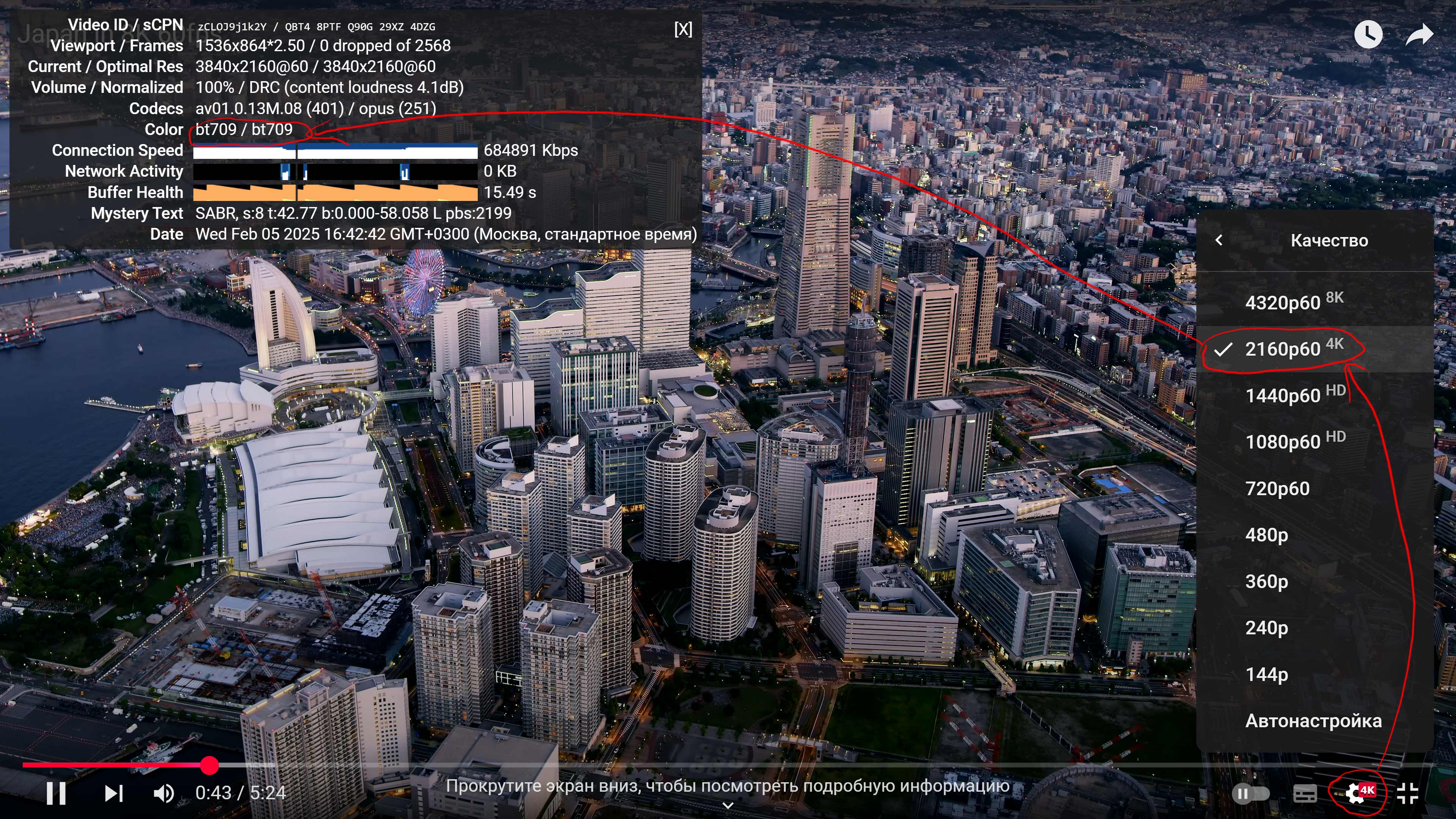
Task: Set video quality to 720p60
Action: pyautogui.click(x=1277, y=488)
